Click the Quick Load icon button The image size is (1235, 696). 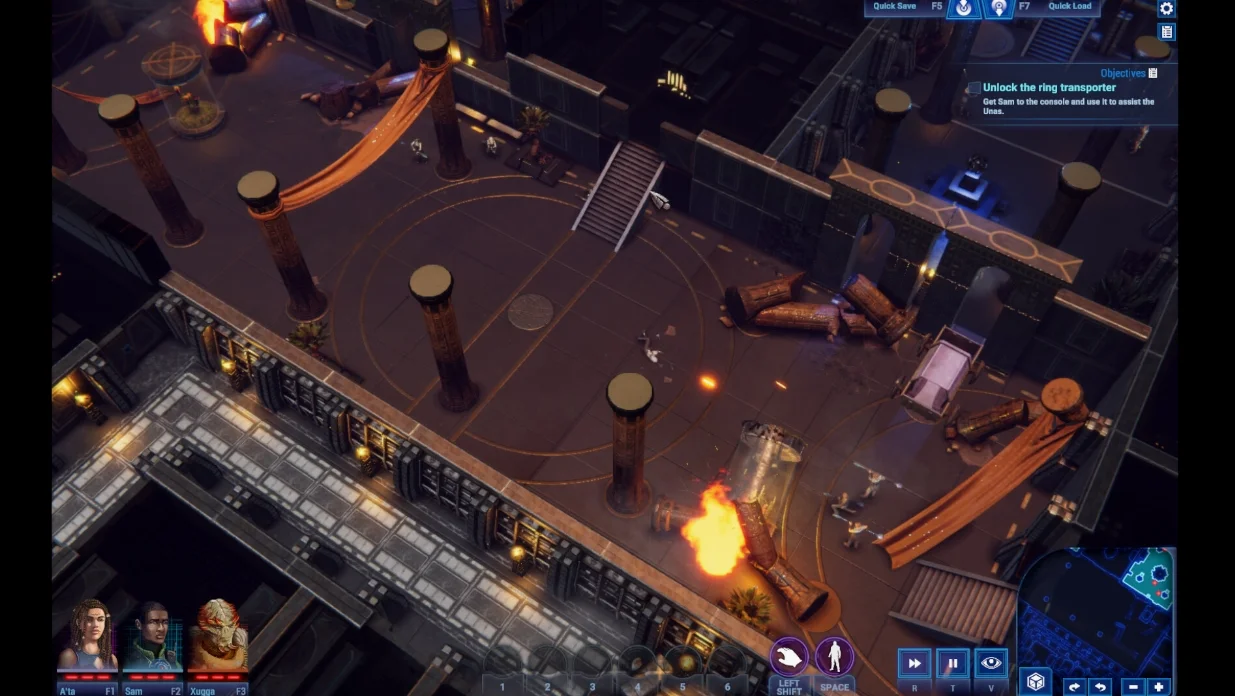(998, 8)
